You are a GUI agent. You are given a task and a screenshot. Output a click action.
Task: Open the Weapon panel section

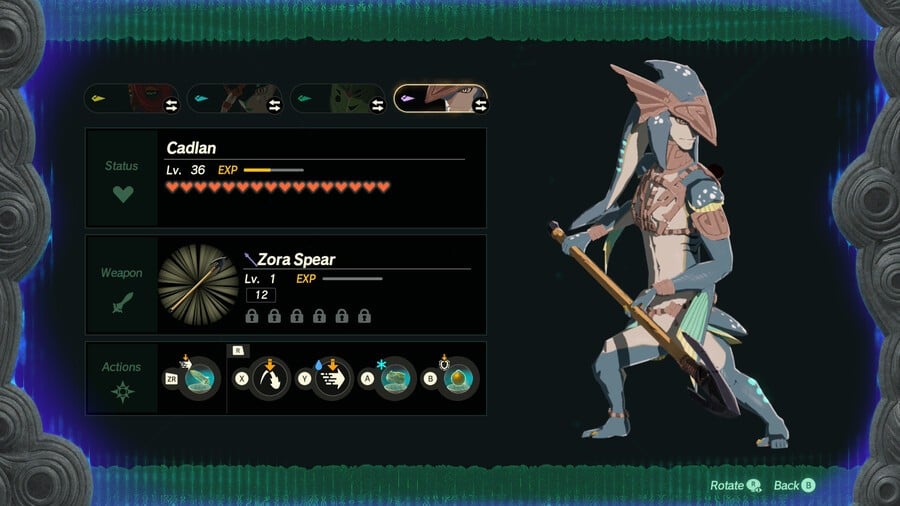122,287
